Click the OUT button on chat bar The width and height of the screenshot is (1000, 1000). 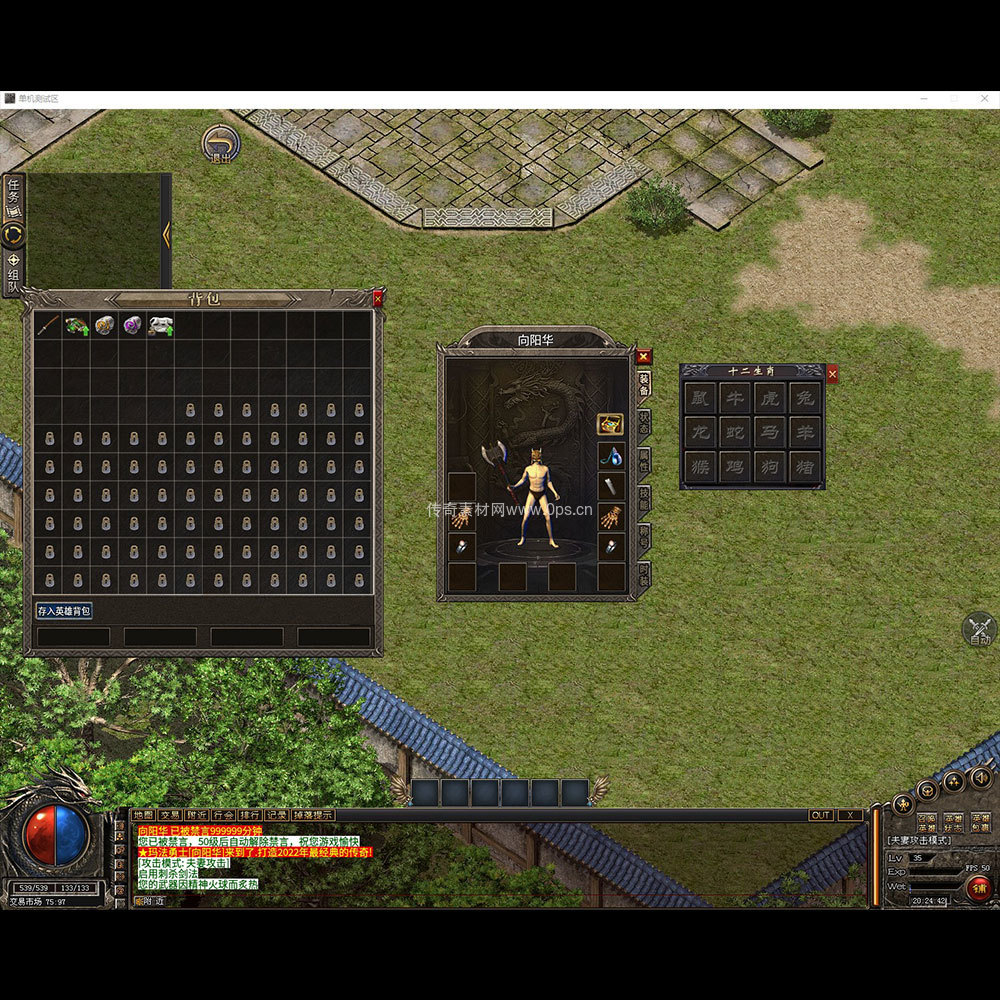(x=820, y=815)
